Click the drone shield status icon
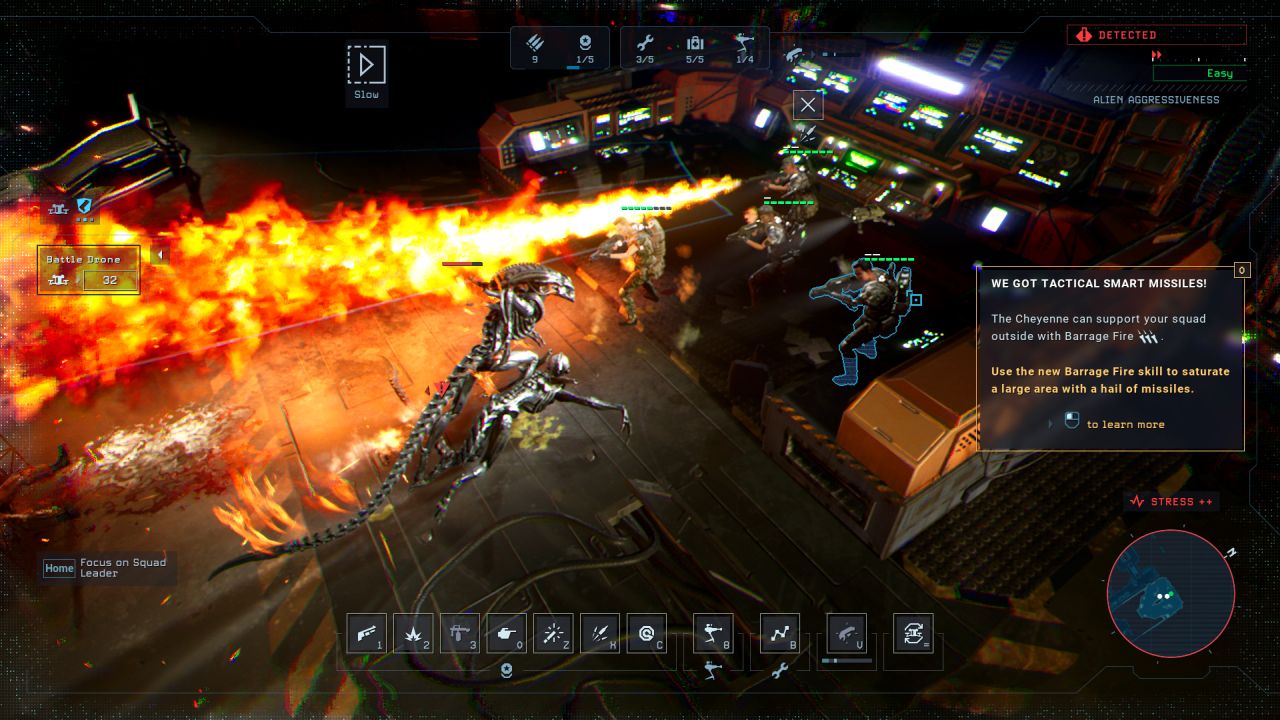The height and width of the screenshot is (720, 1280). click(84, 206)
